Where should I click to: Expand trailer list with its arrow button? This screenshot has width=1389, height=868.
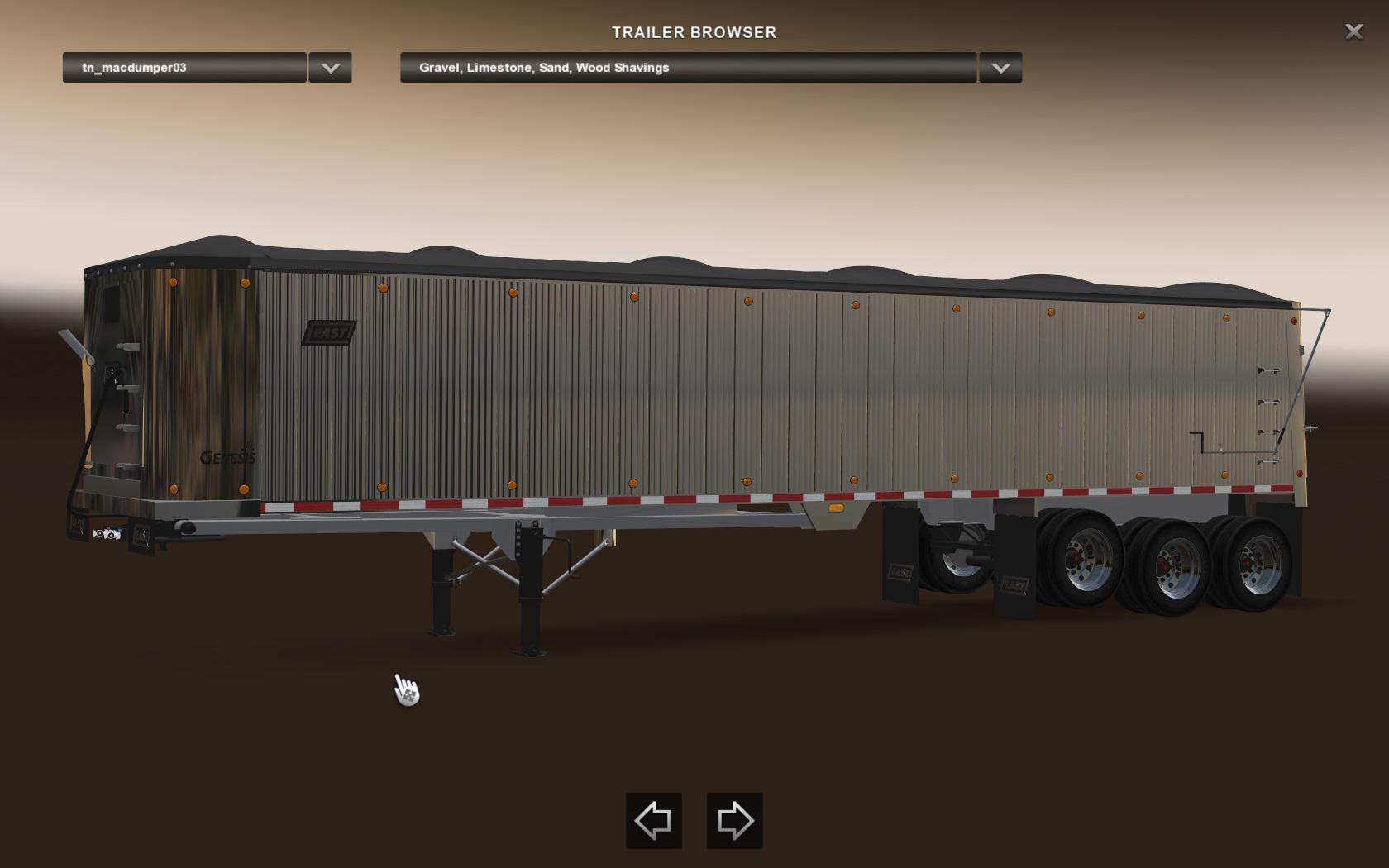coord(330,68)
